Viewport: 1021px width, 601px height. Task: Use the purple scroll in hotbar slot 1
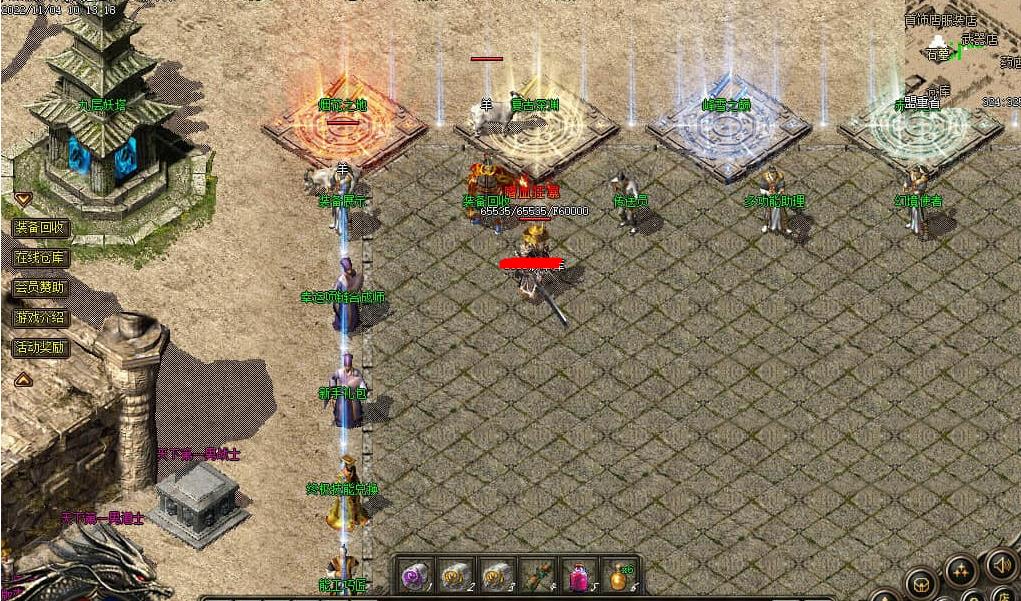point(415,575)
